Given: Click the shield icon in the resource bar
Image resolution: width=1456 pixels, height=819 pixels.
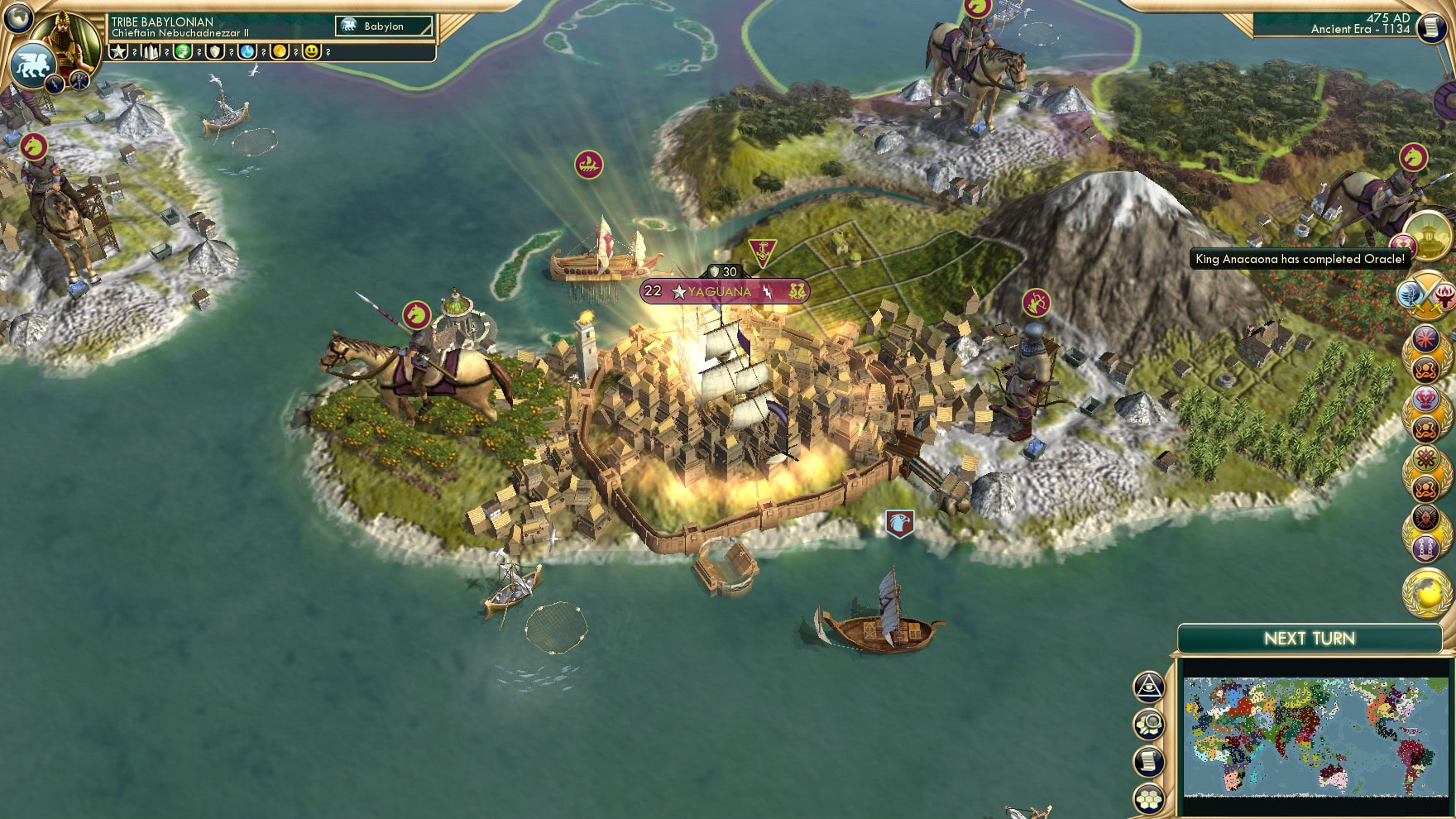Looking at the screenshot, I should pyautogui.click(x=214, y=52).
